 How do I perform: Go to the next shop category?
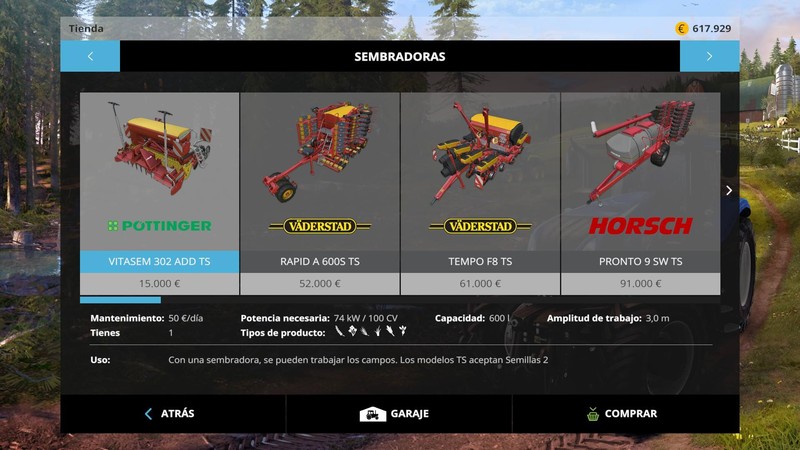(x=709, y=57)
